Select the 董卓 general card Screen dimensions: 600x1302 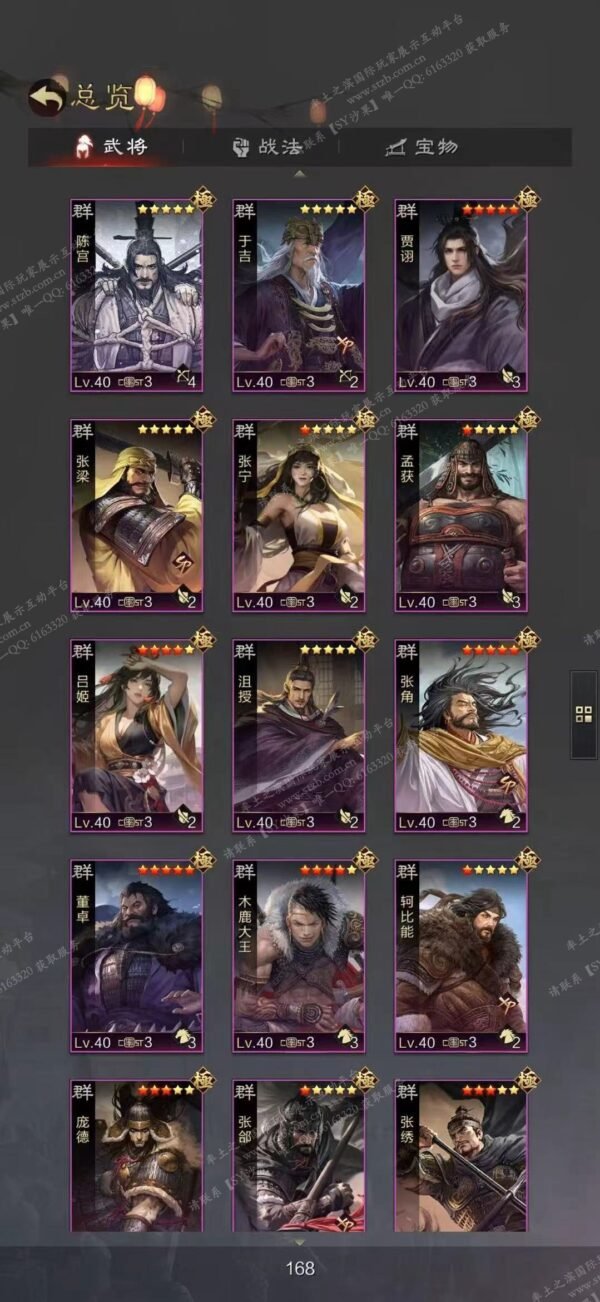tap(136, 955)
